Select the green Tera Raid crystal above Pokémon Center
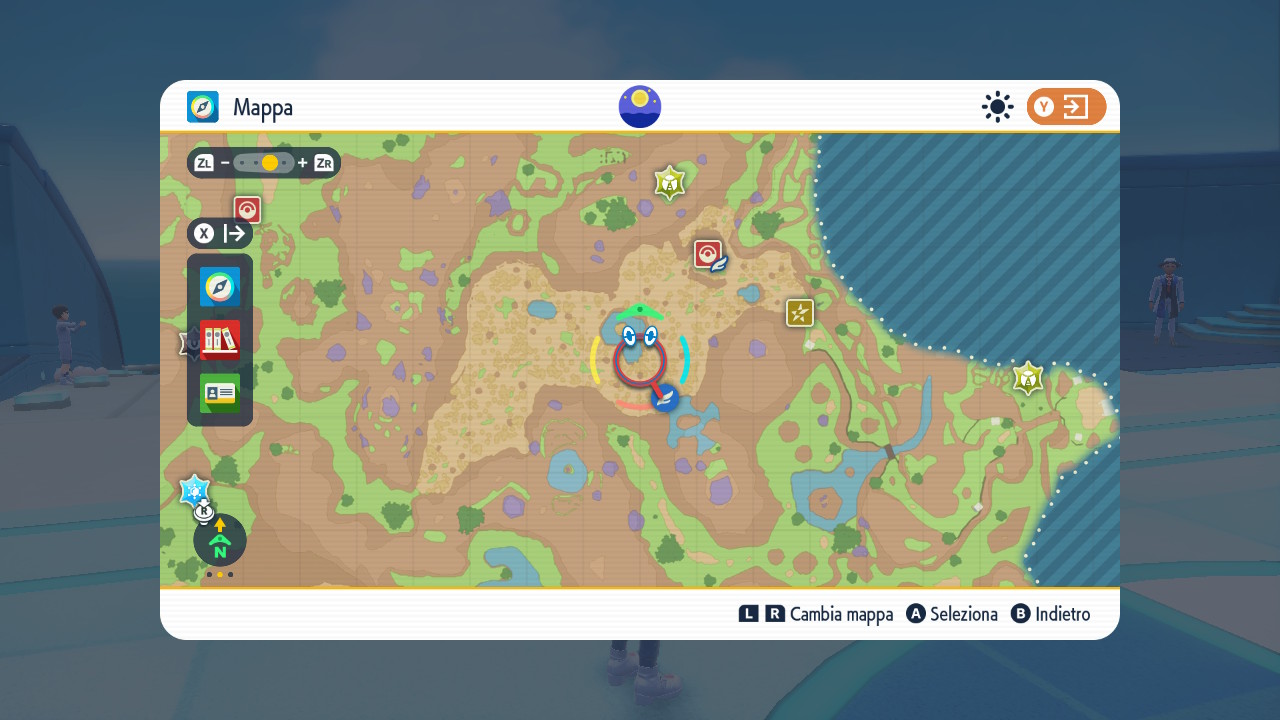Viewport: 1280px width, 720px height. point(669,183)
